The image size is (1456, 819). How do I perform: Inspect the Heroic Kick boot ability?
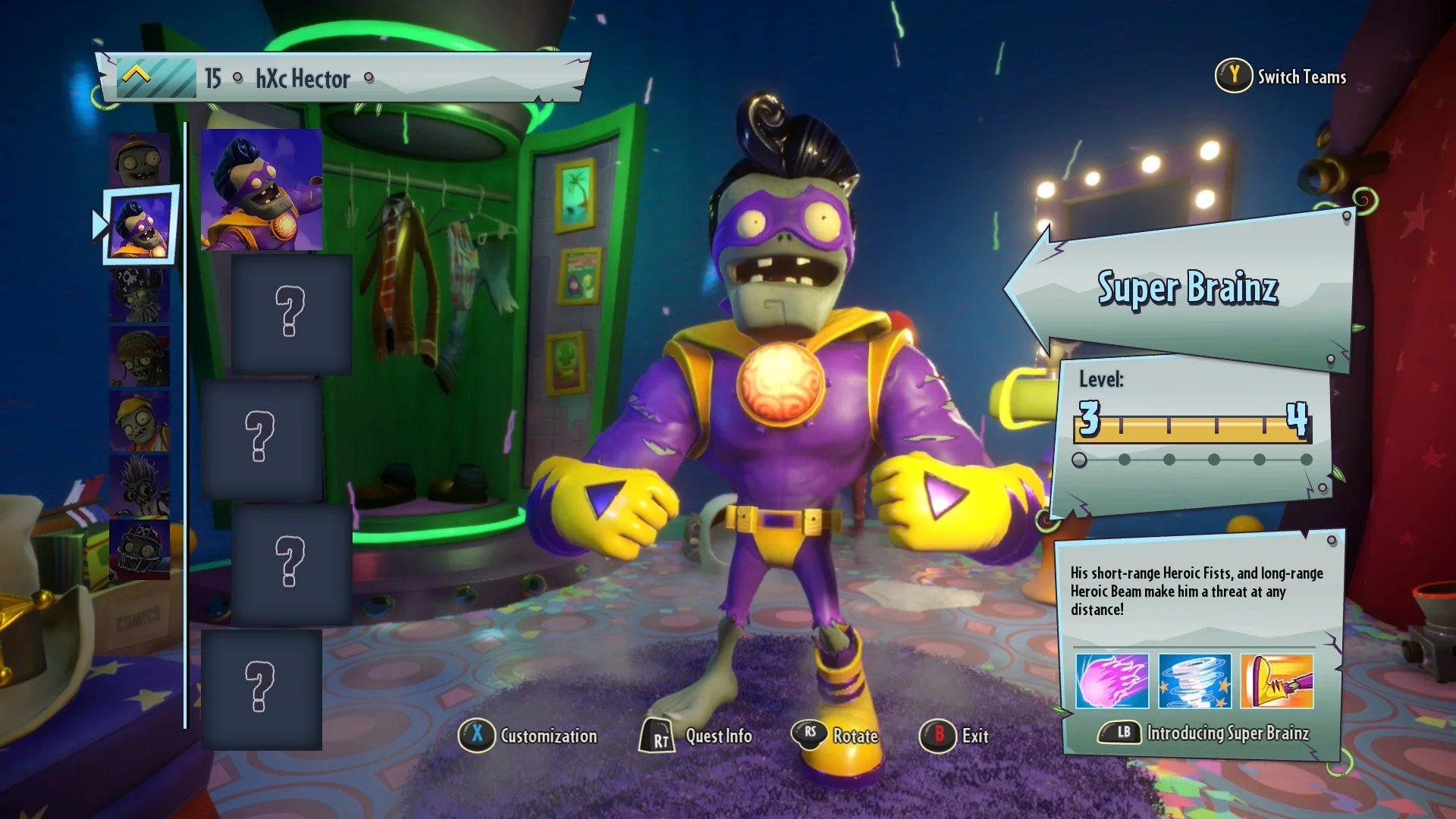point(1277,681)
